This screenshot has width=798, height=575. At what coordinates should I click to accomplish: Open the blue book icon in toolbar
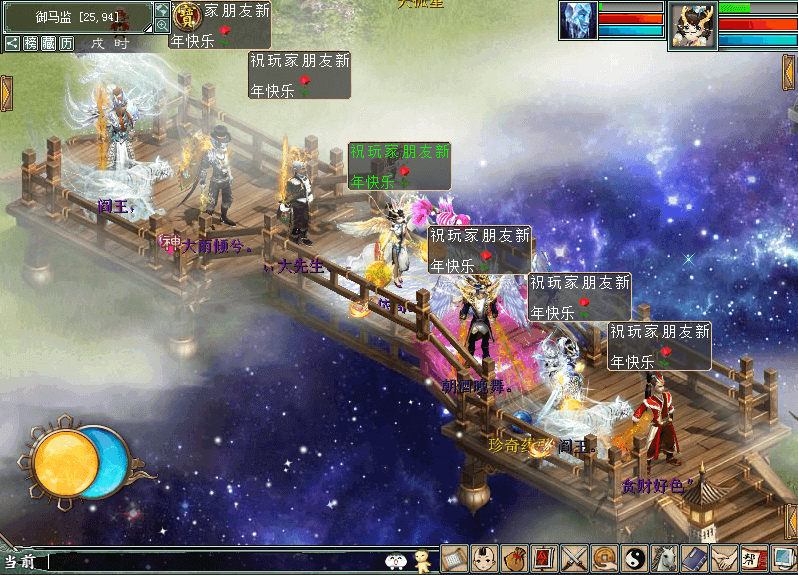pyautogui.click(x=694, y=559)
